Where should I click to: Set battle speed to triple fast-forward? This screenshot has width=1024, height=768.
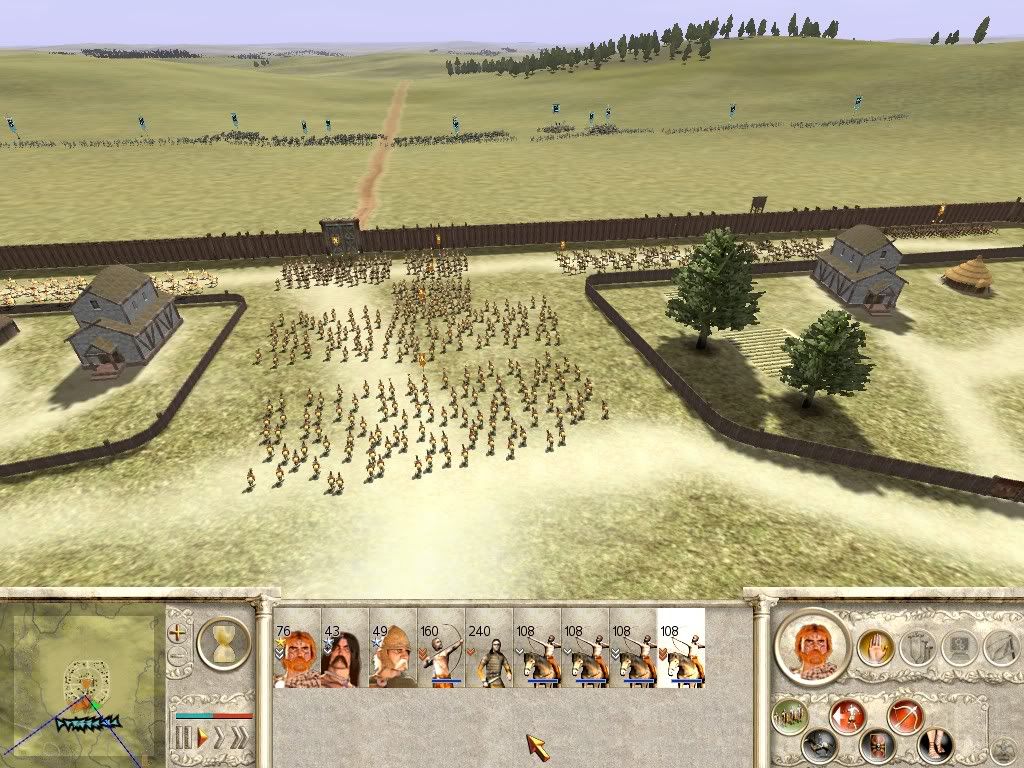(x=238, y=739)
